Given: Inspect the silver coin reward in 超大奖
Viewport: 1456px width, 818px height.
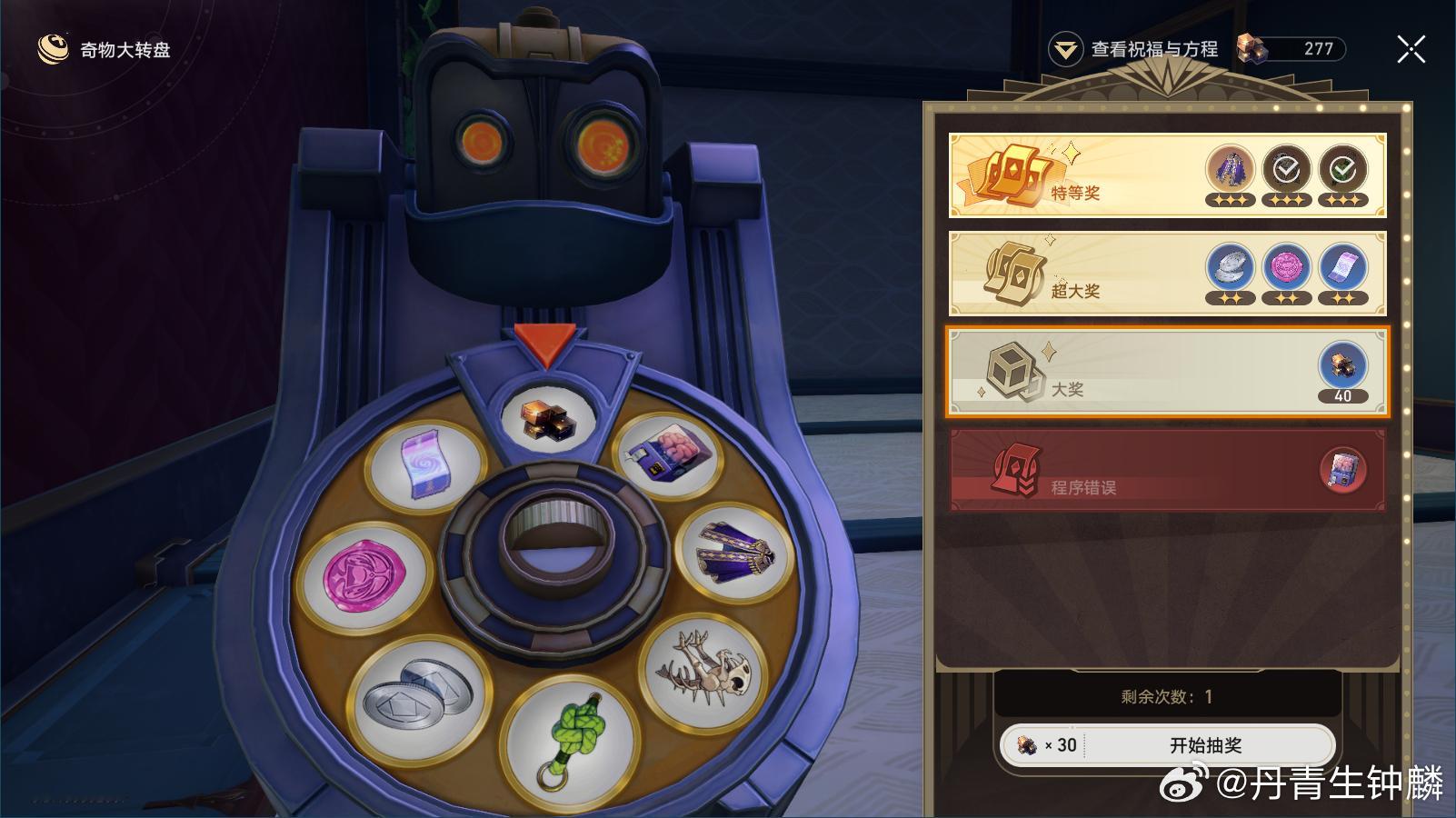Looking at the screenshot, I should pyautogui.click(x=1231, y=267).
